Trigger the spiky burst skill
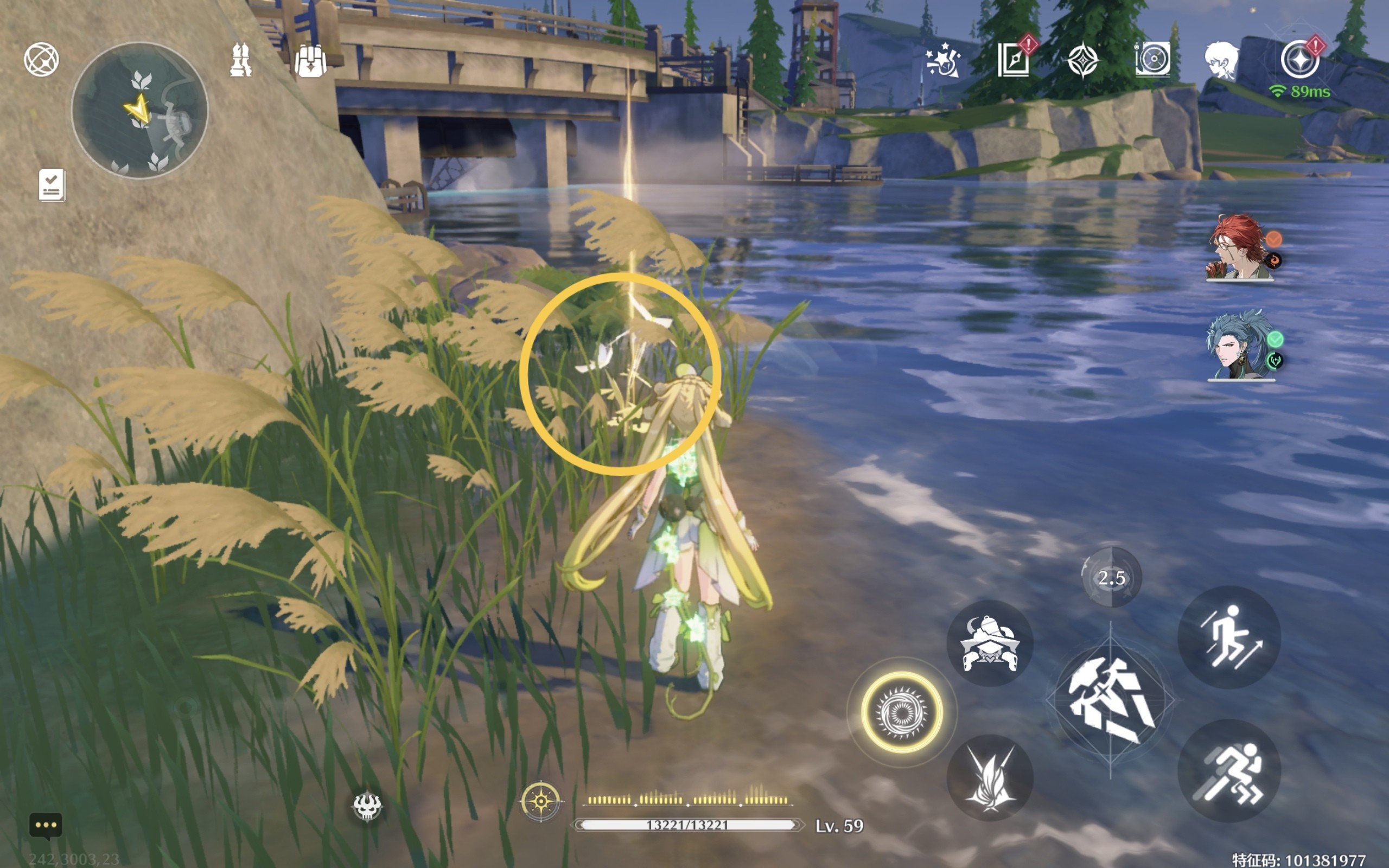Viewport: 1389px width, 868px height. (x=990, y=778)
